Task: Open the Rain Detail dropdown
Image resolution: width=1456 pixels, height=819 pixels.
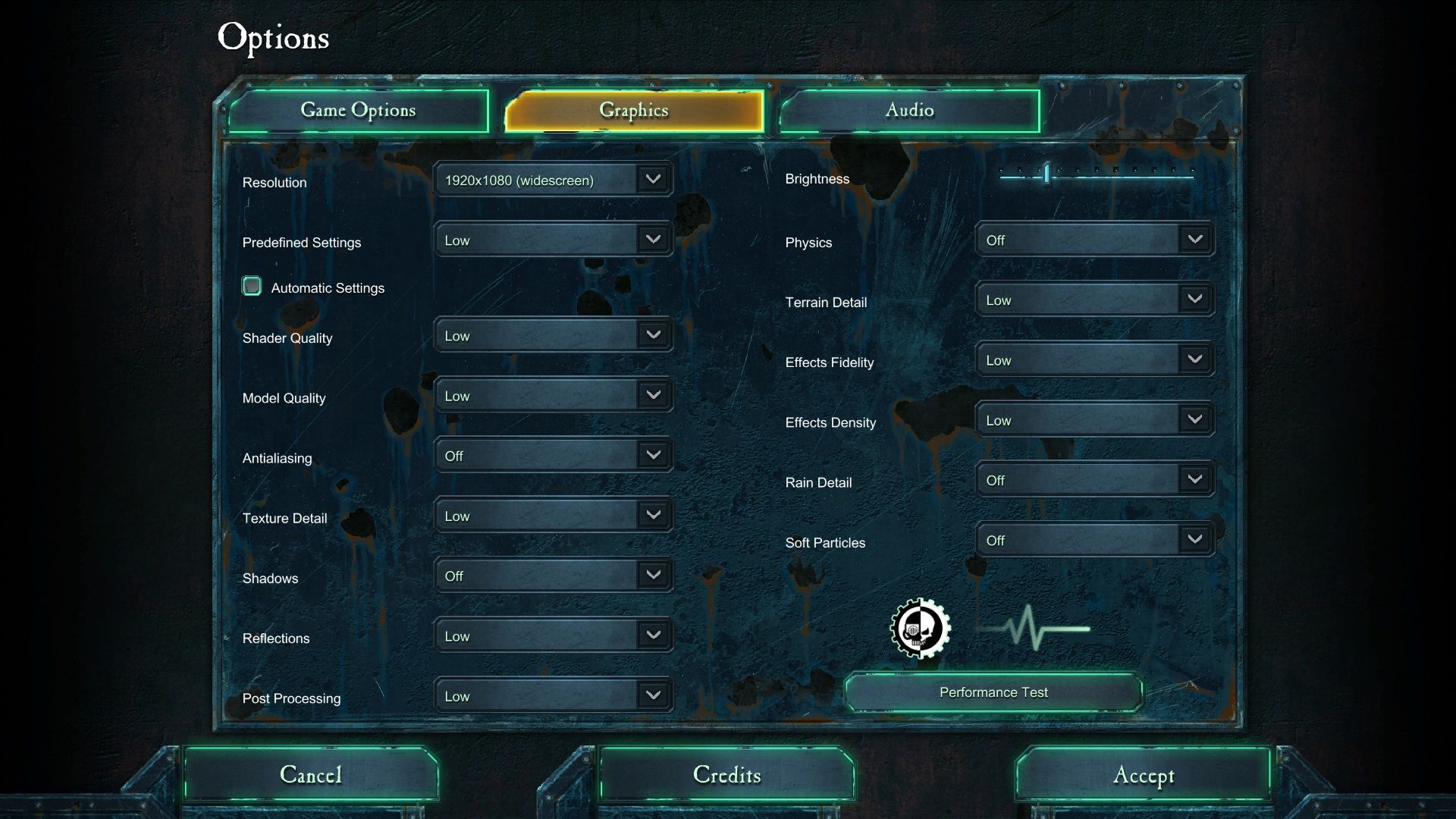Action: 1094,480
